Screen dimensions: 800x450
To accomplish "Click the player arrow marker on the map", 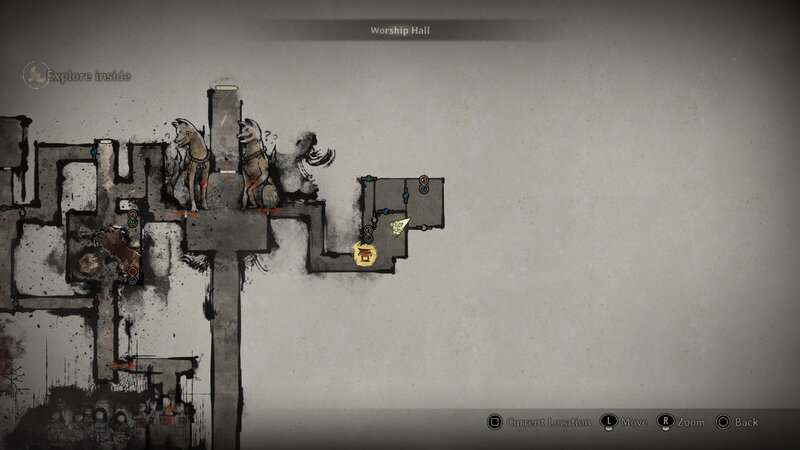I will click(x=399, y=226).
